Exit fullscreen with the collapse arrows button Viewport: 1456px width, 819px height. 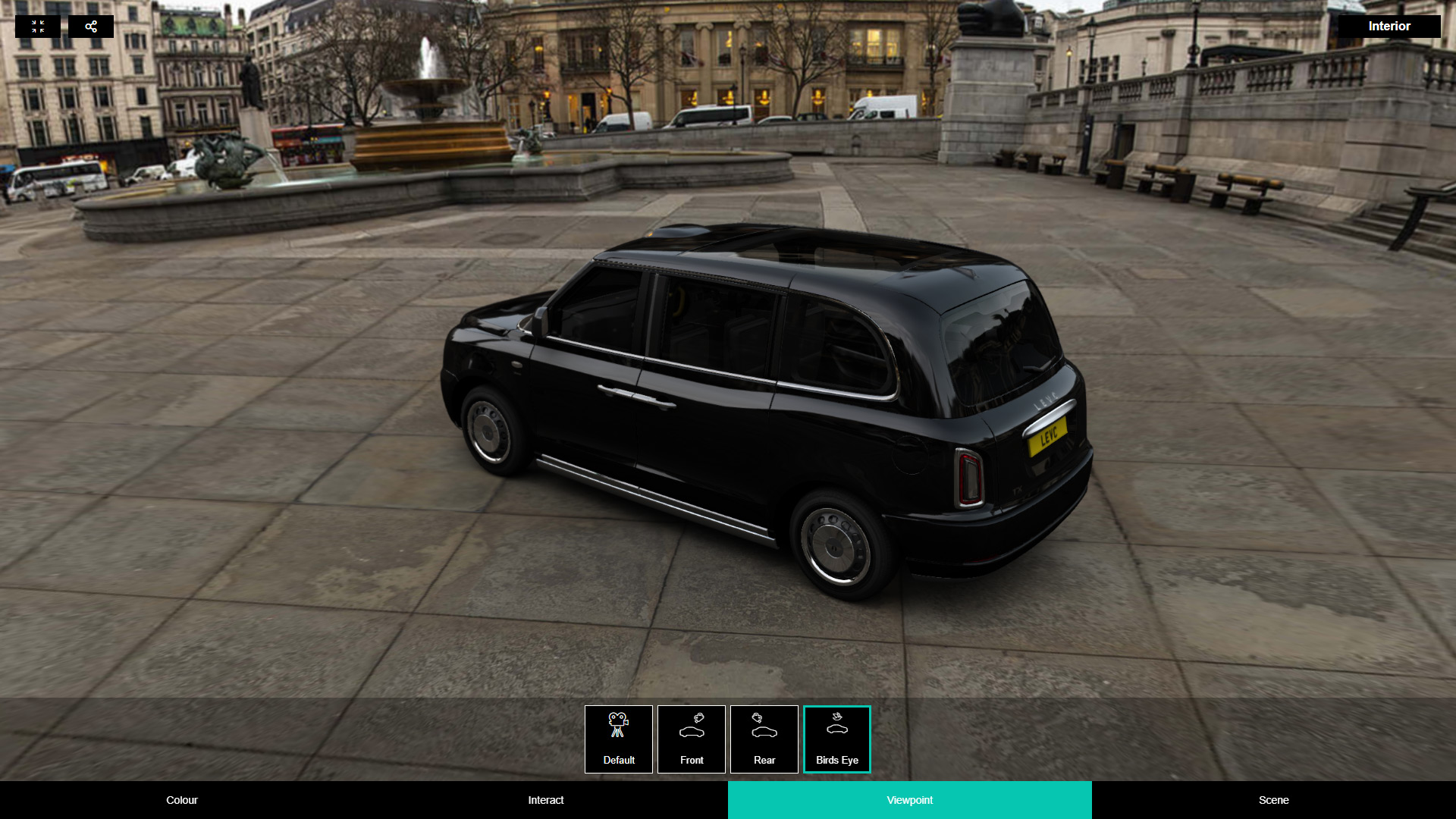(38, 27)
